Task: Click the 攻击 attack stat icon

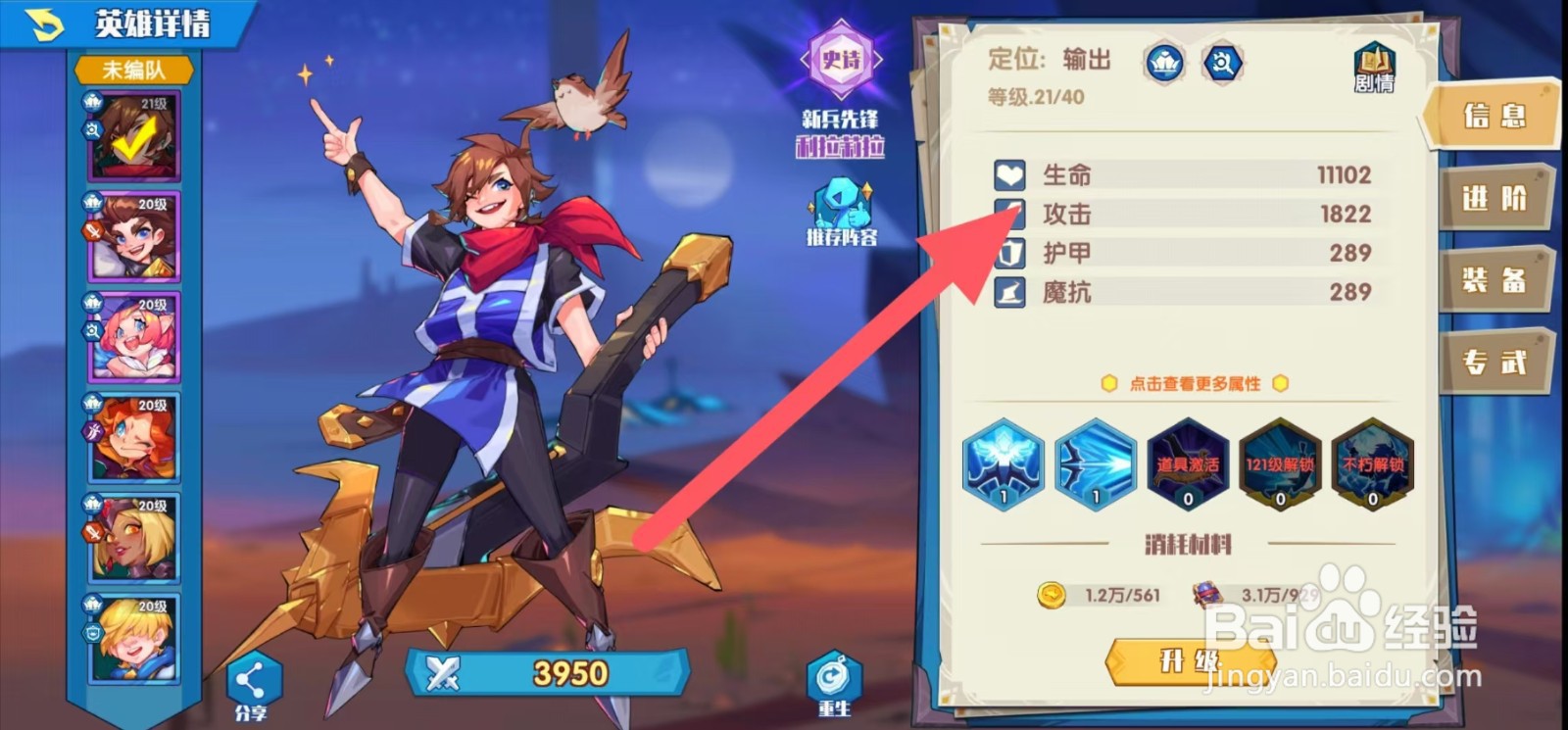Action: point(1008,215)
